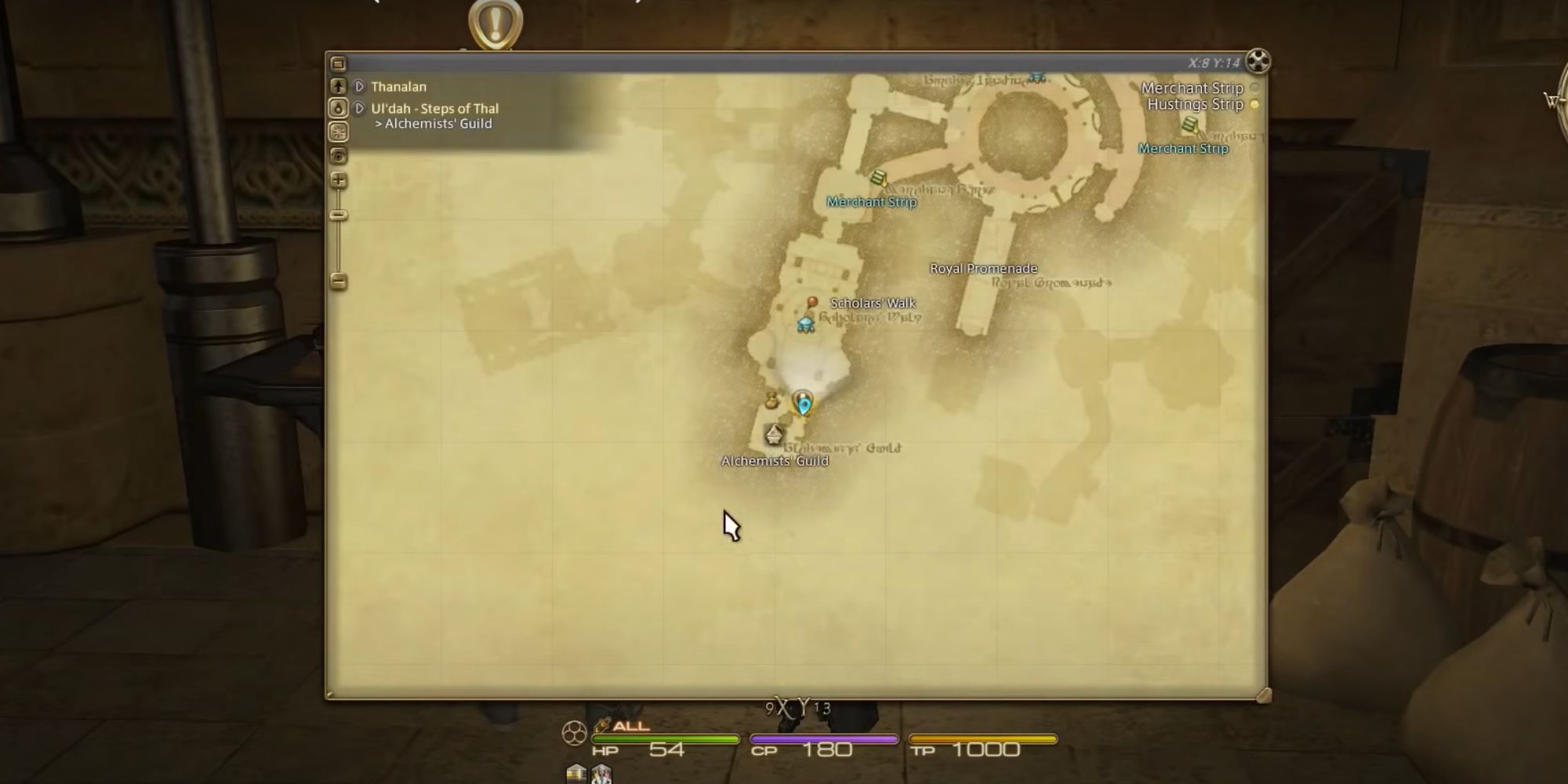1568x784 pixels.
Task: Expand the Thanalan region dropdown
Action: 360,86
